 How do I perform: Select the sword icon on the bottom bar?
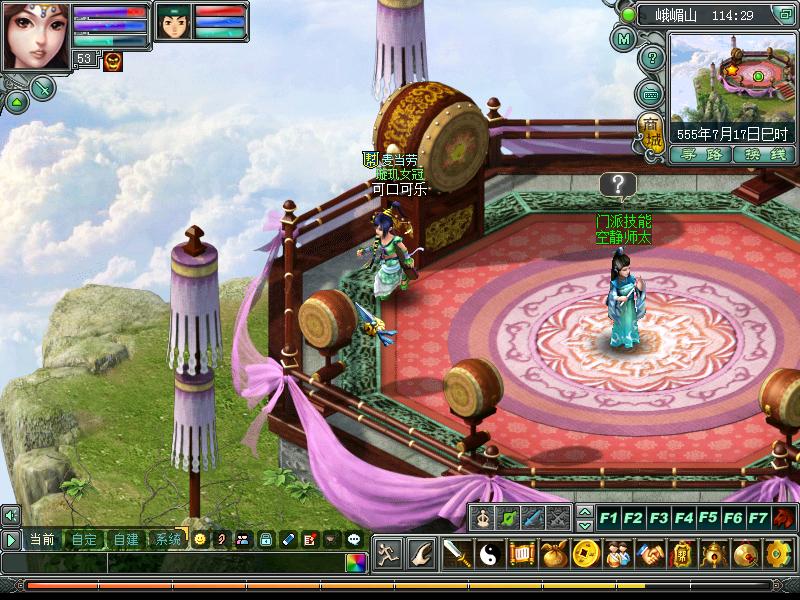tap(457, 553)
